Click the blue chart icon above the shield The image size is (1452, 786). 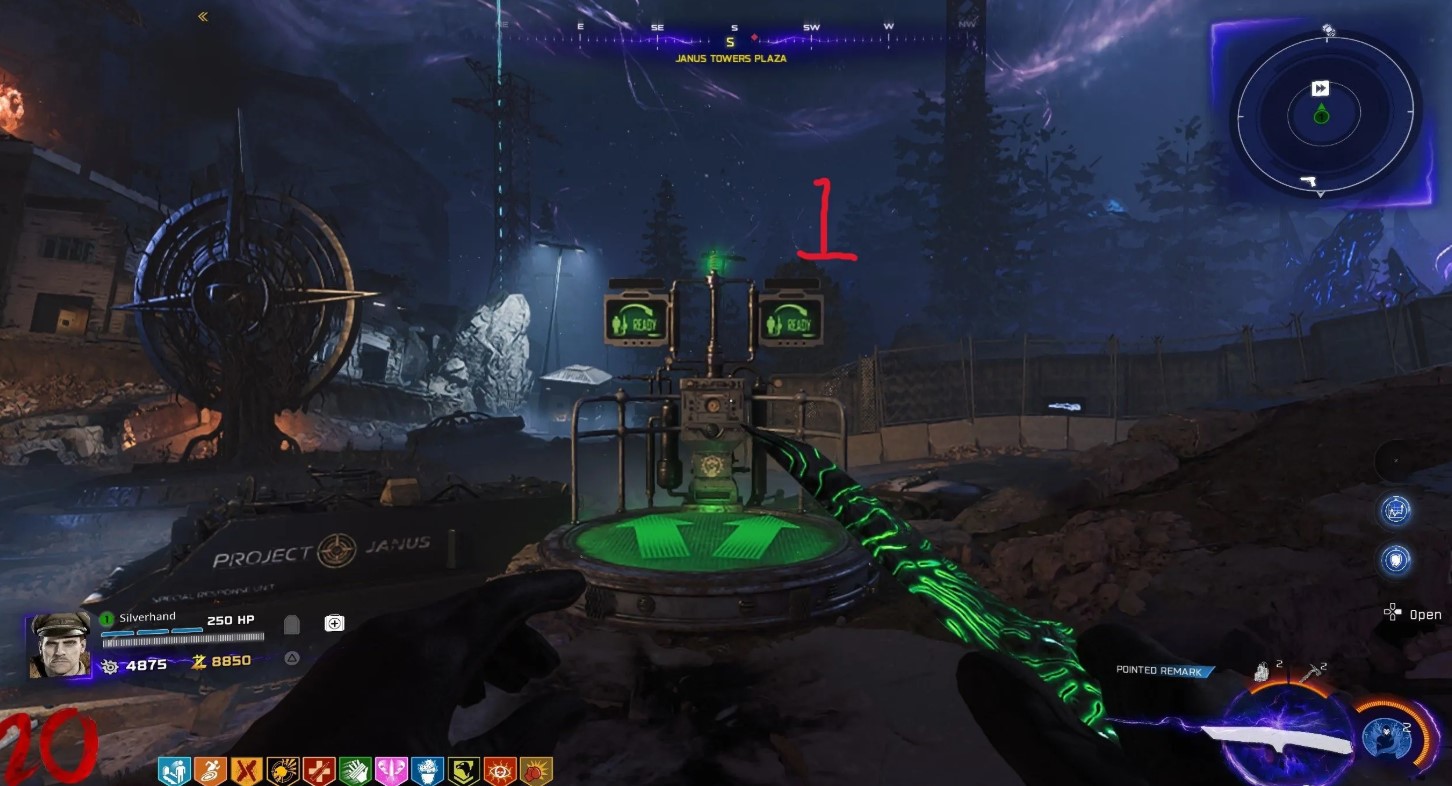pos(1395,511)
